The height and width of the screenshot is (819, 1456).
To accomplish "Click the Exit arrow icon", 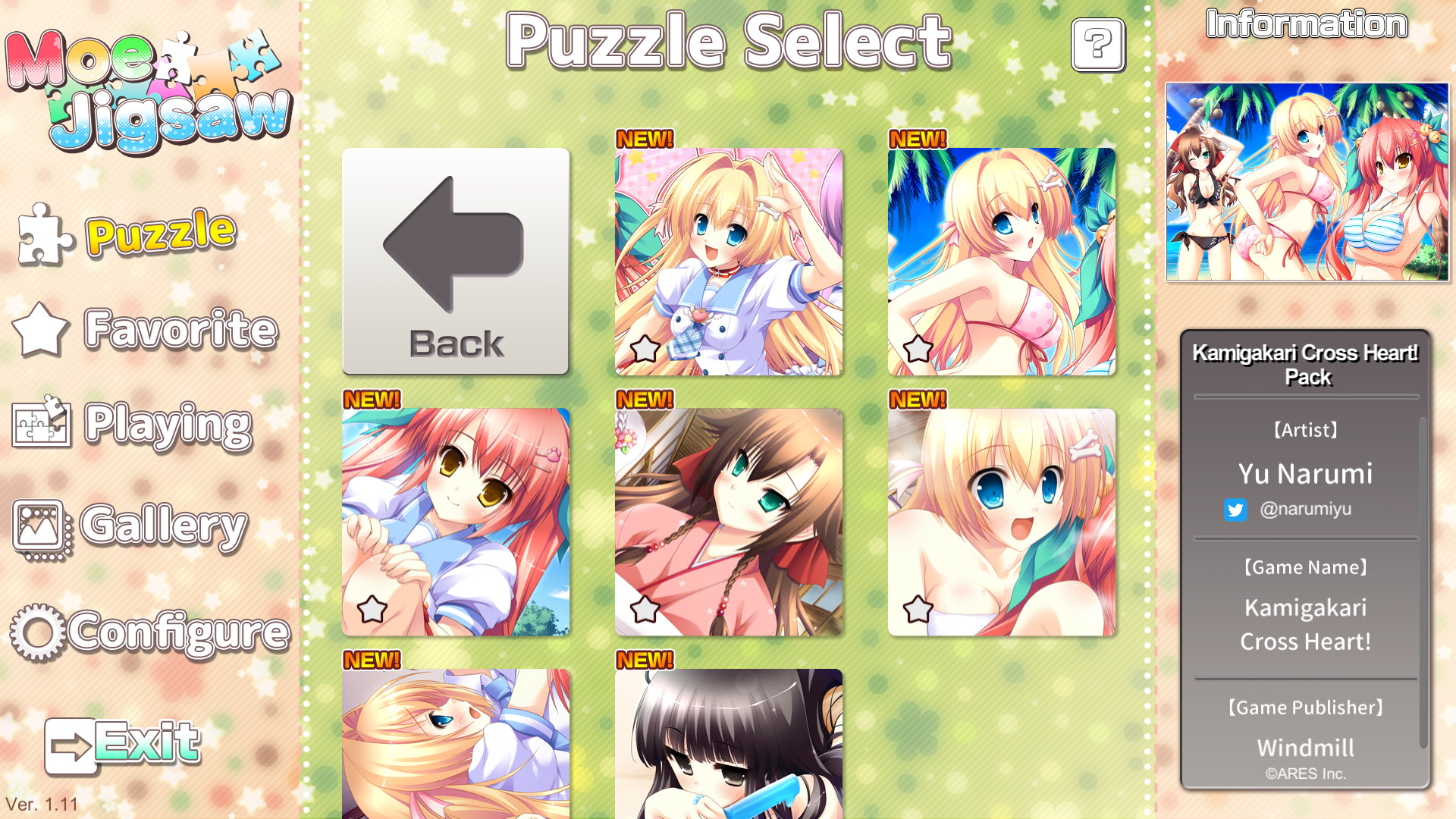I will [x=71, y=743].
